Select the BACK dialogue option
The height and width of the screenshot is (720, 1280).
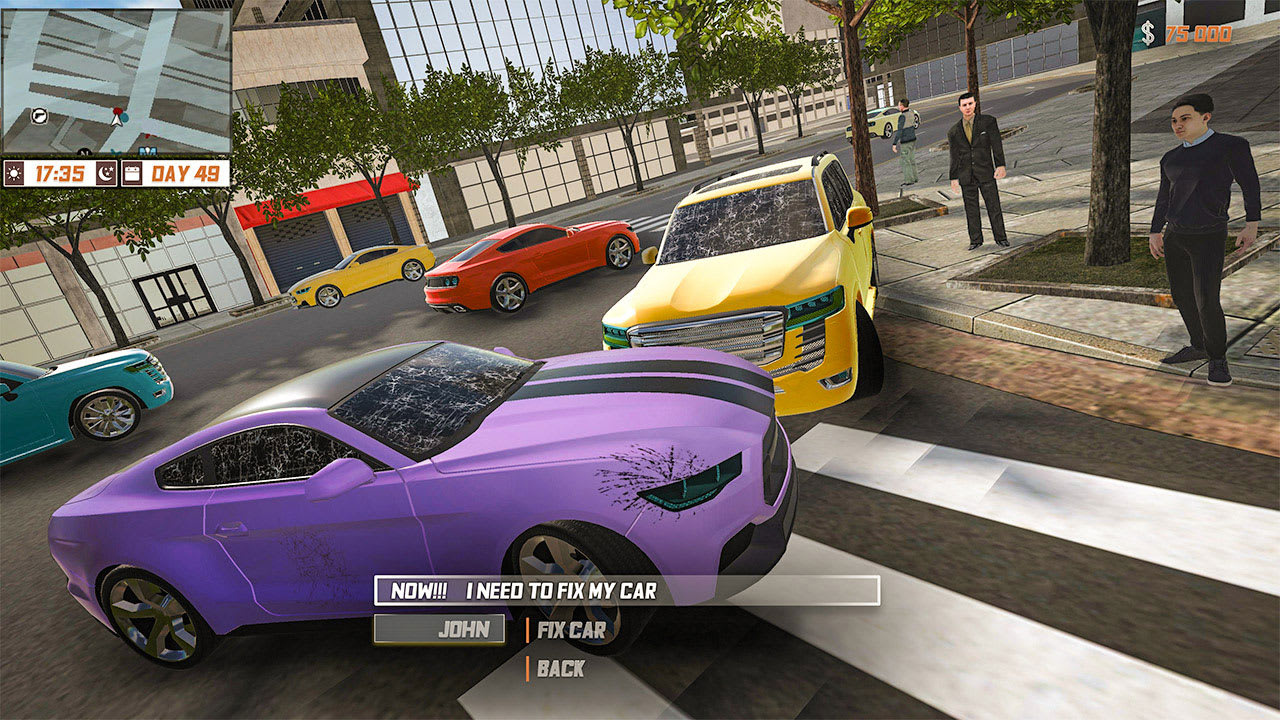point(562,670)
